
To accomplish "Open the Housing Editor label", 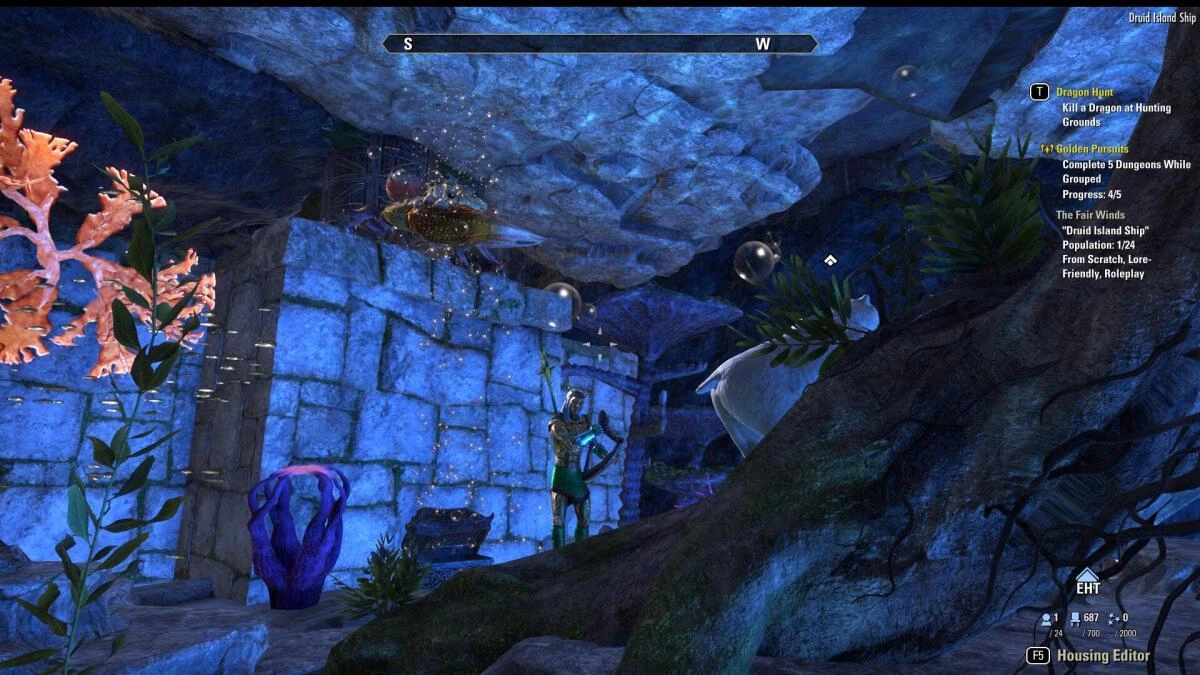I will tap(1103, 656).
